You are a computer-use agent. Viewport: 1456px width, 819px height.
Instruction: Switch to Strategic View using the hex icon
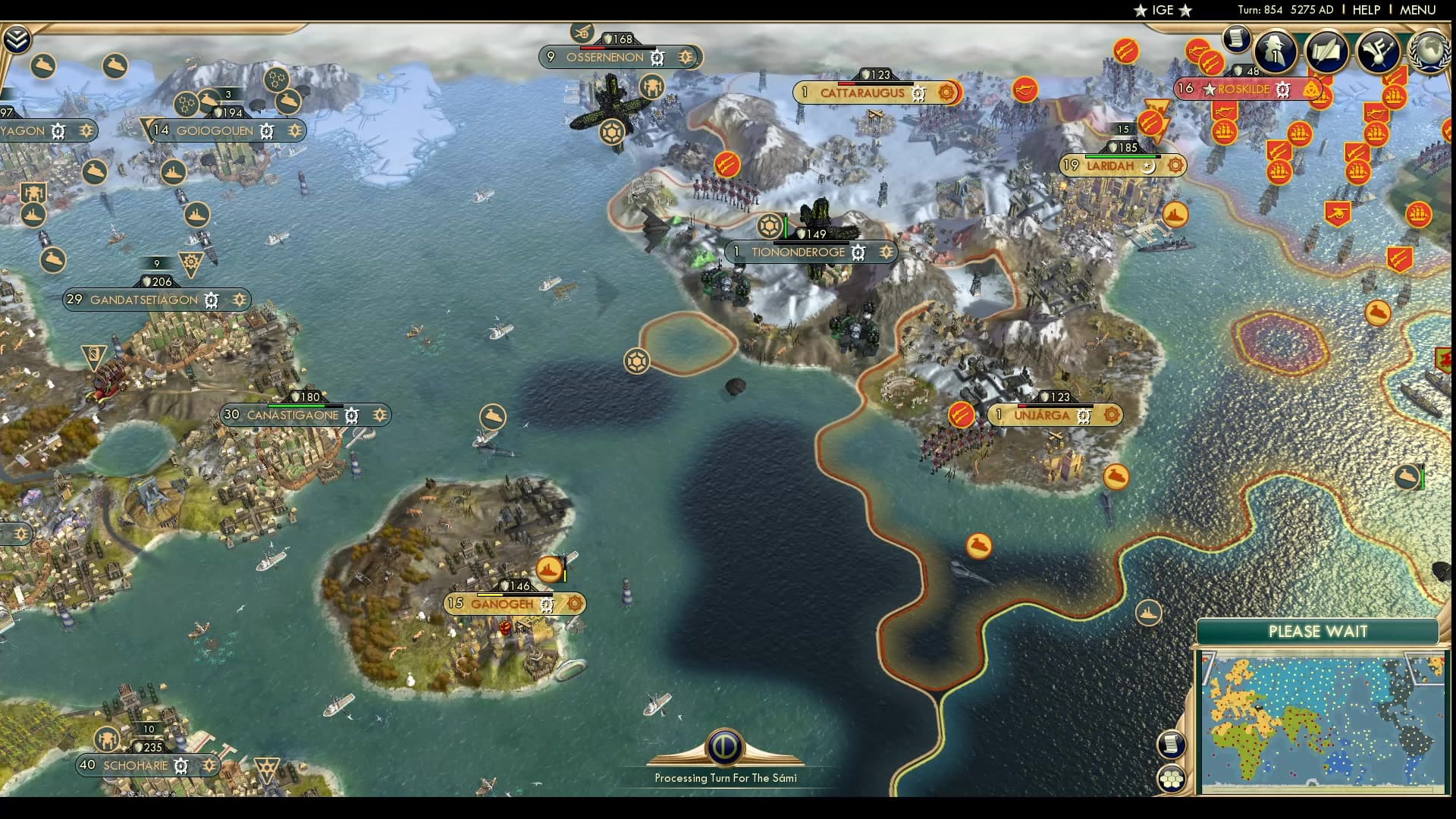coord(1172,777)
